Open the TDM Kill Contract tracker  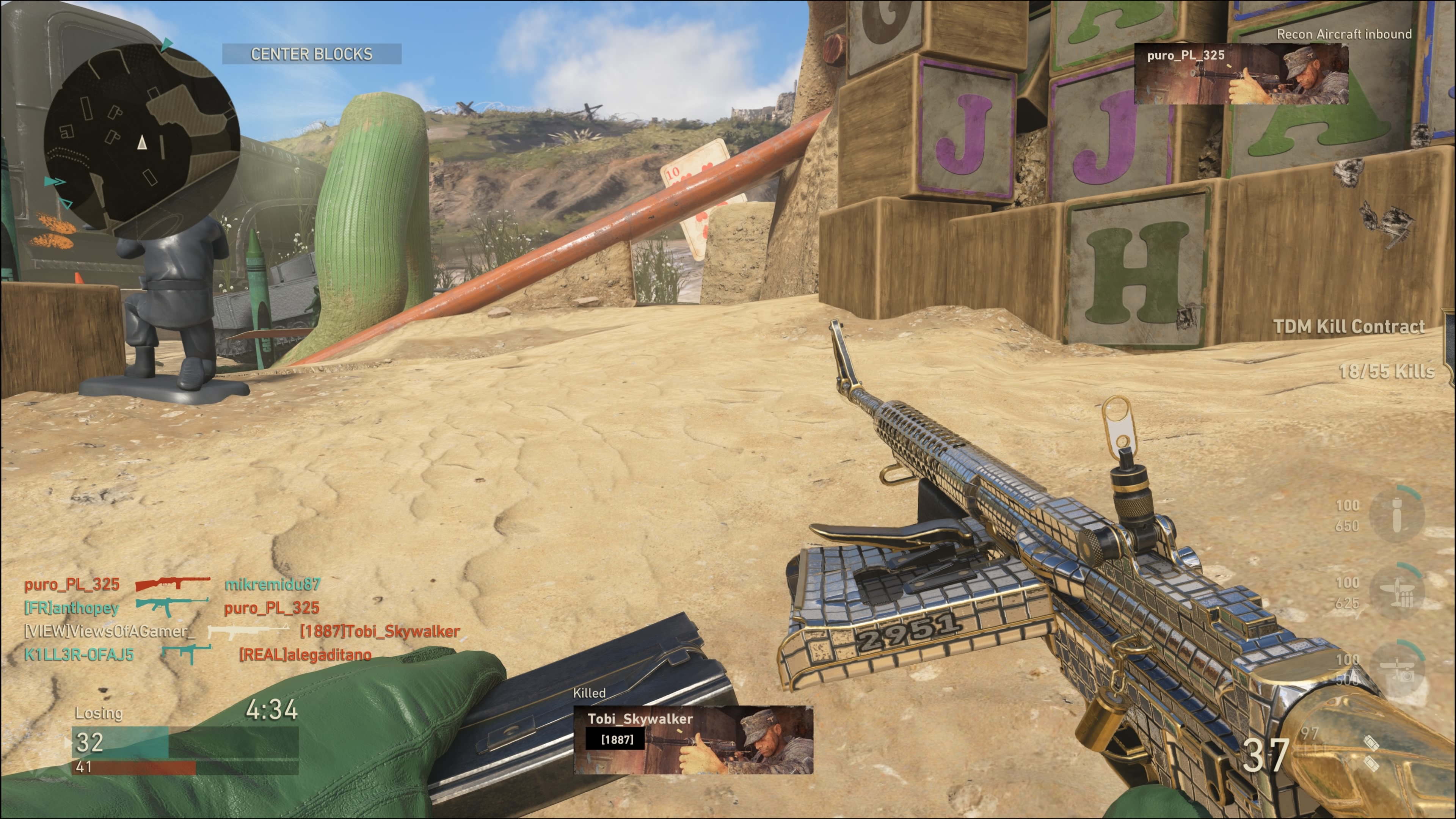click(1349, 327)
